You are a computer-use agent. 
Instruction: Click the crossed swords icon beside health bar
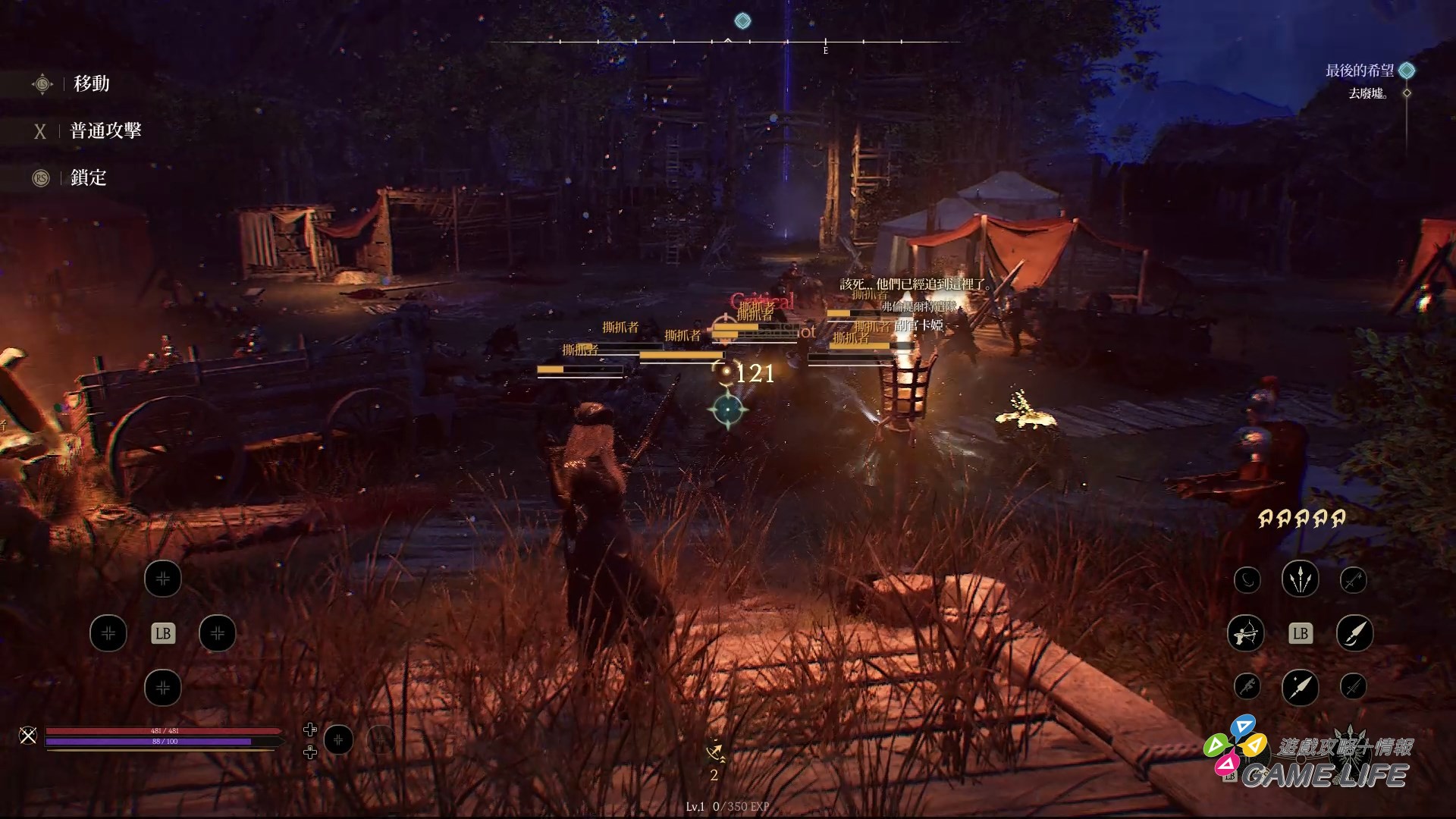[28, 735]
